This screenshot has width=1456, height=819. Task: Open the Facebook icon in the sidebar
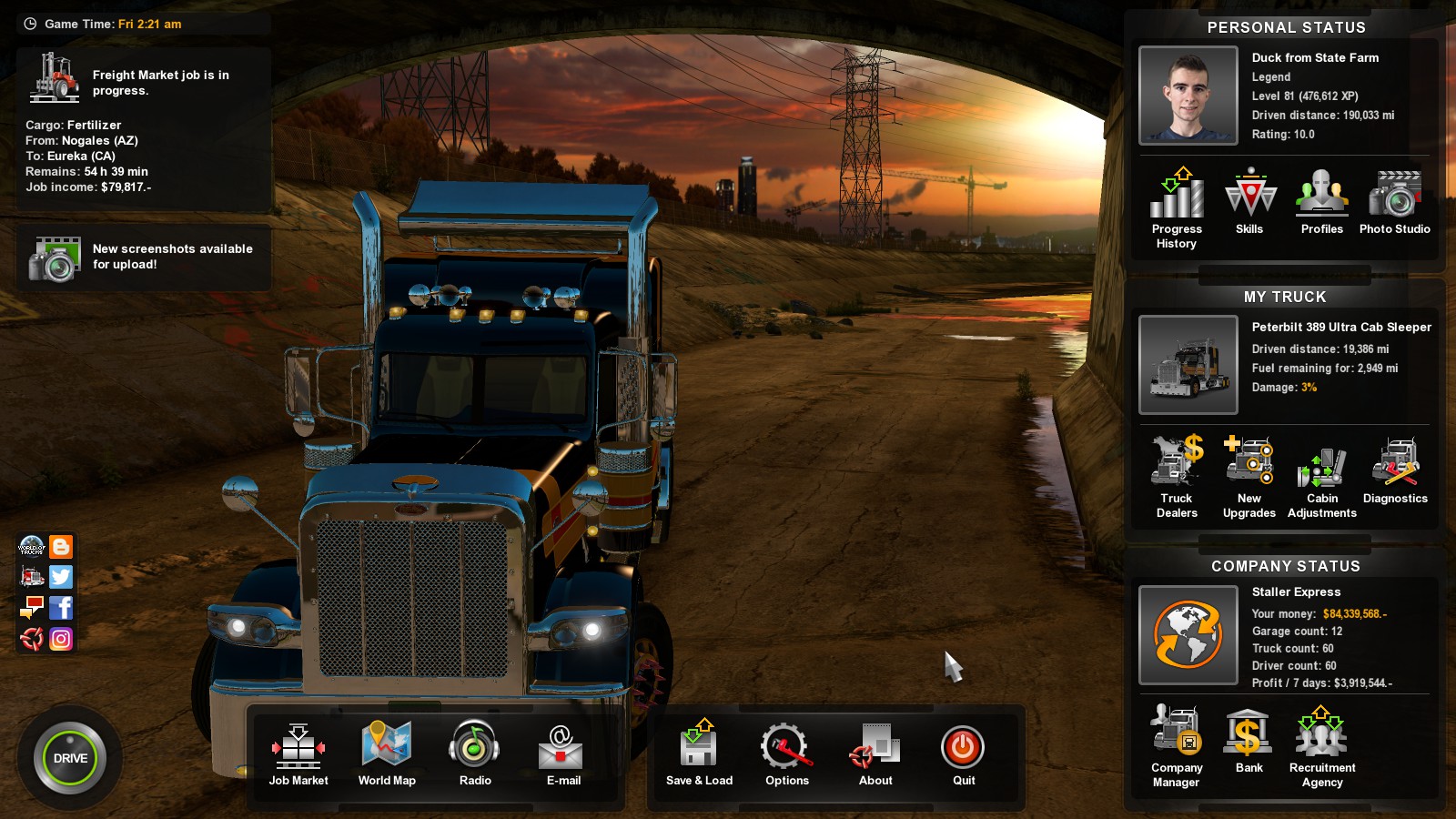point(60,608)
